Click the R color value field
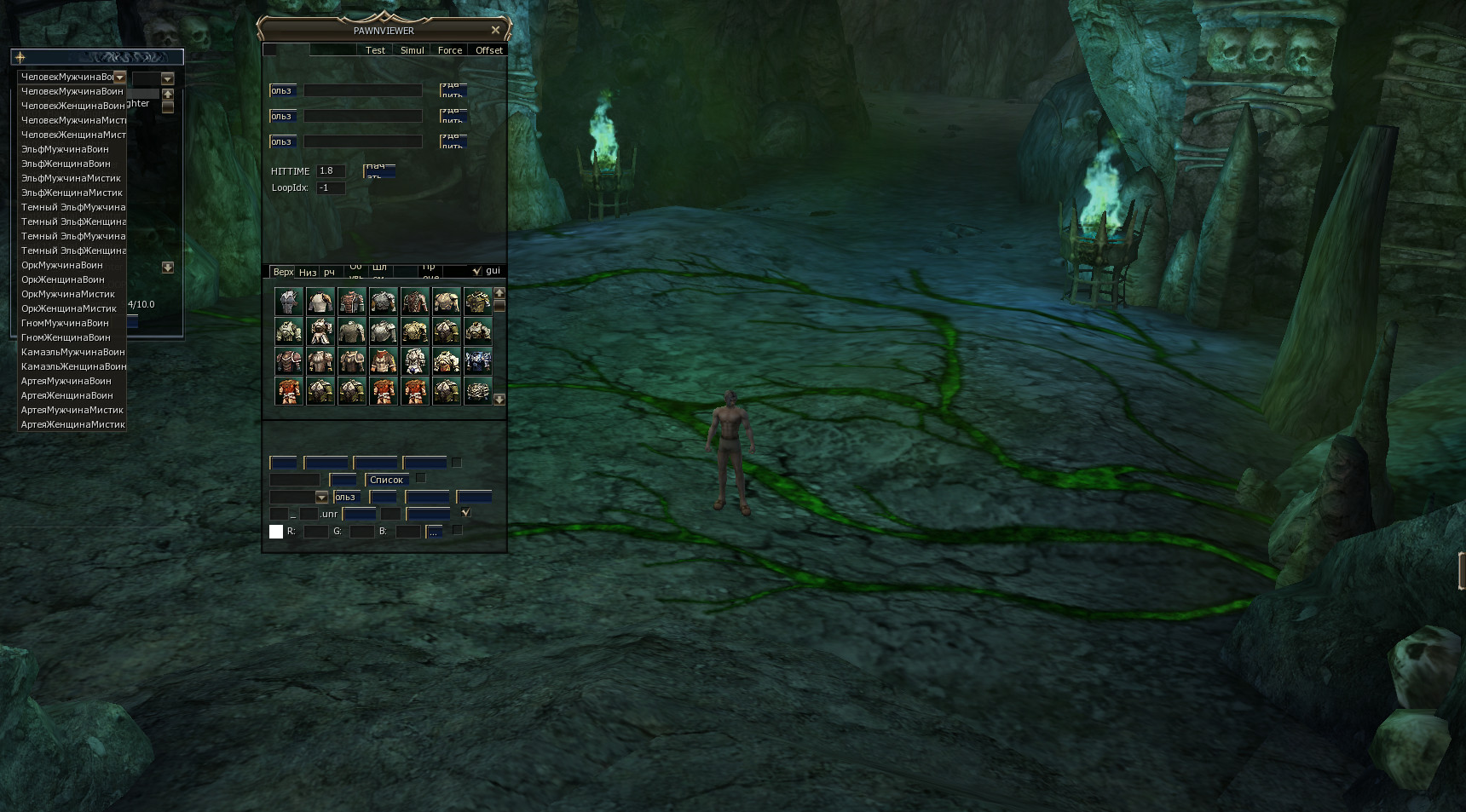Viewport: 1466px width, 812px height. click(x=315, y=532)
